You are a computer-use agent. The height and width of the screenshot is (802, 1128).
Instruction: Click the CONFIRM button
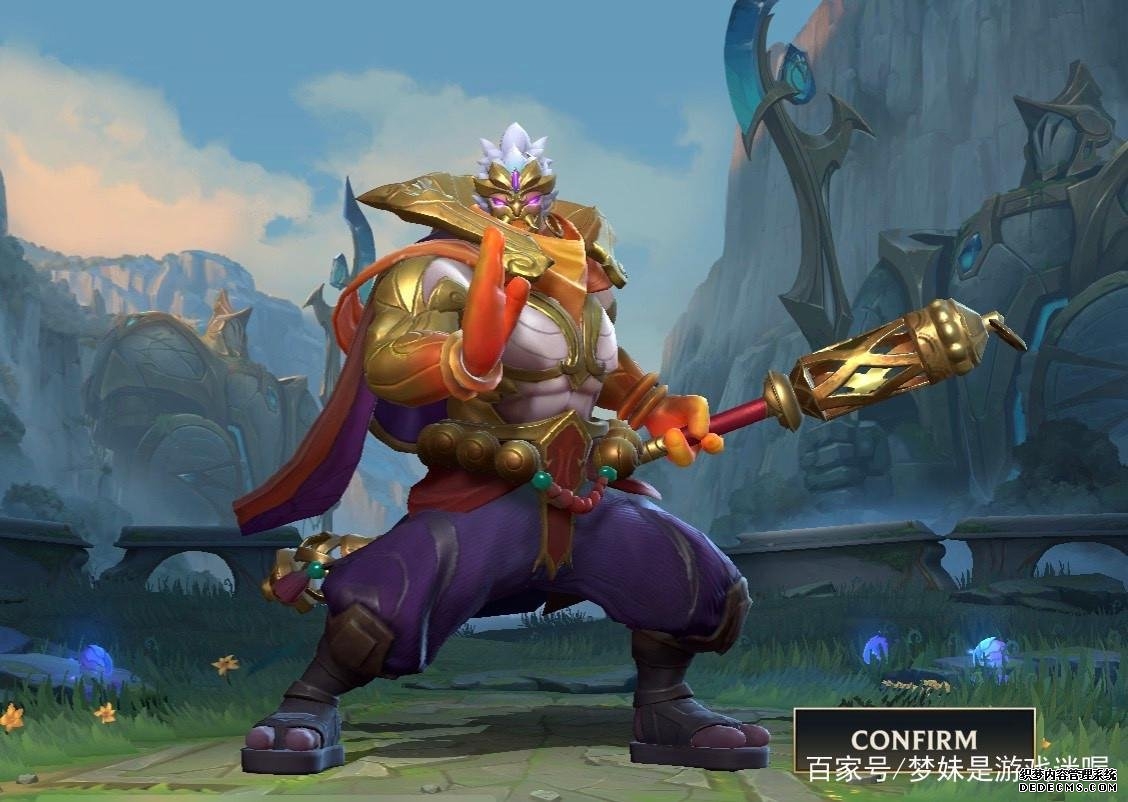click(x=913, y=740)
